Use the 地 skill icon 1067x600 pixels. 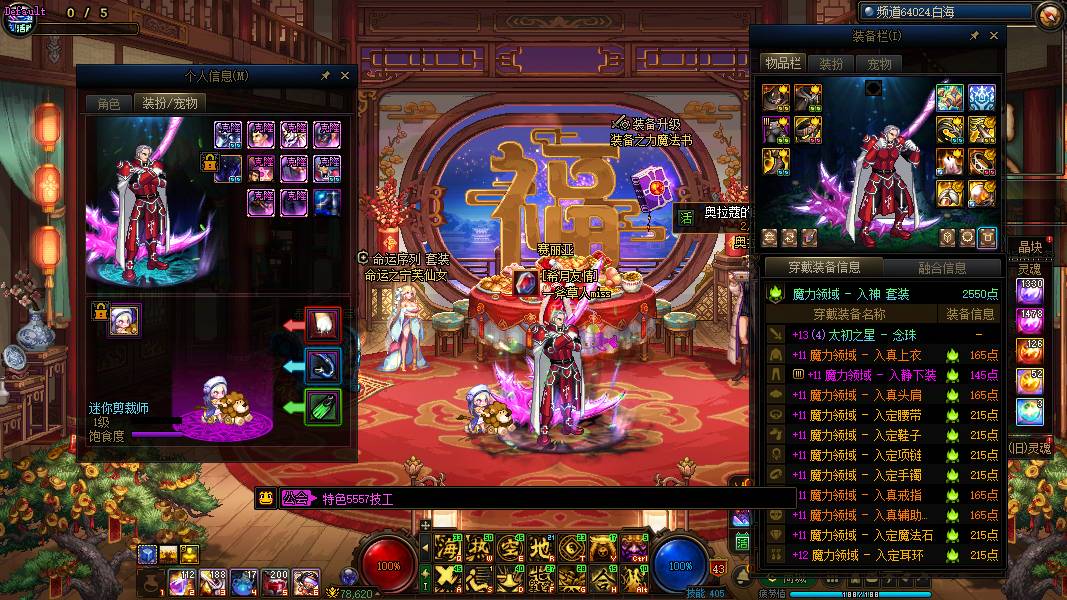coord(540,547)
